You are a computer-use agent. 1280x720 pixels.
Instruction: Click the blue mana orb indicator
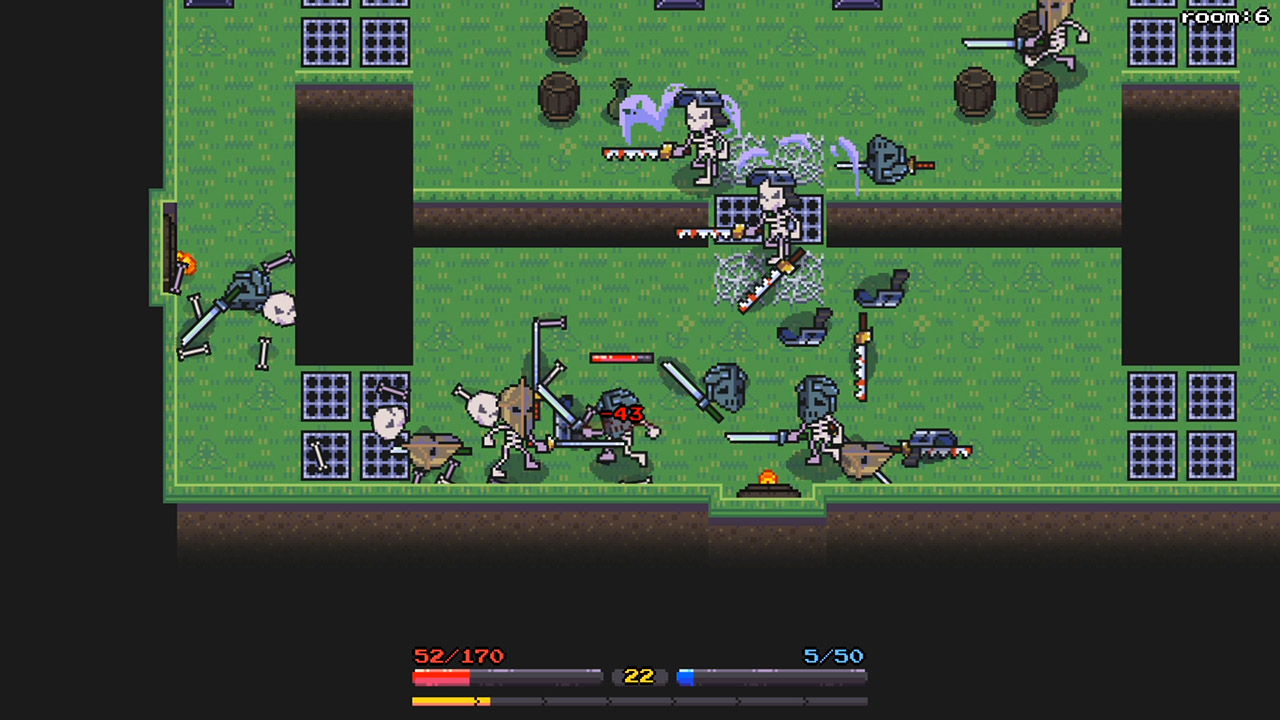[686, 676]
